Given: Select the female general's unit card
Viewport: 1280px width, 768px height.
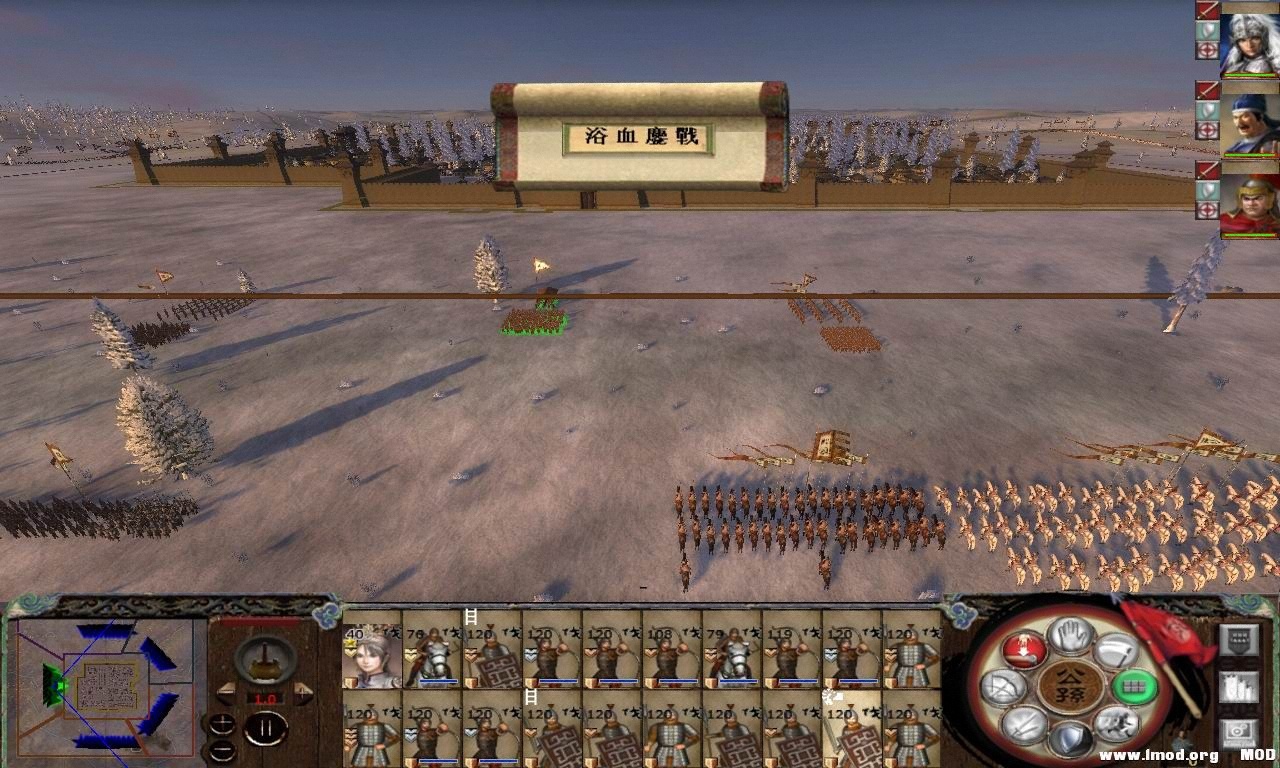Looking at the screenshot, I should [370, 655].
